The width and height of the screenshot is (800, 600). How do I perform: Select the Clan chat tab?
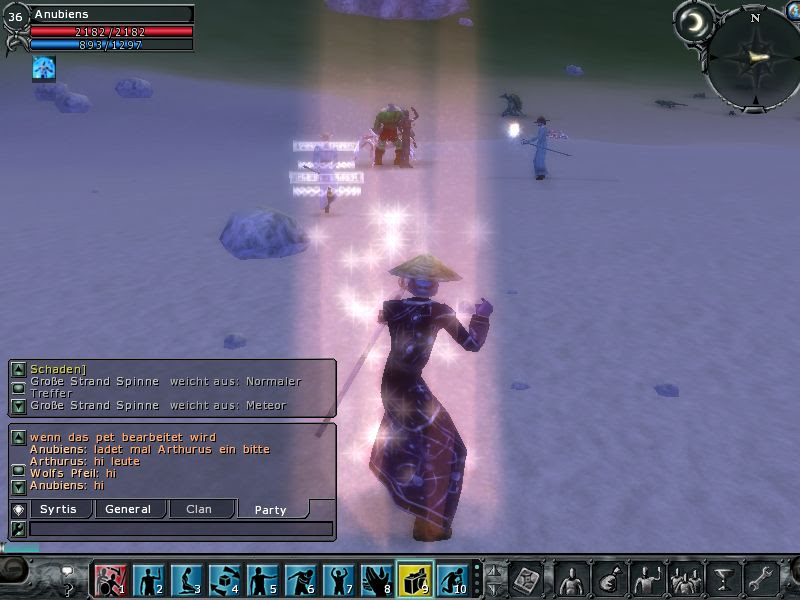pyautogui.click(x=199, y=509)
